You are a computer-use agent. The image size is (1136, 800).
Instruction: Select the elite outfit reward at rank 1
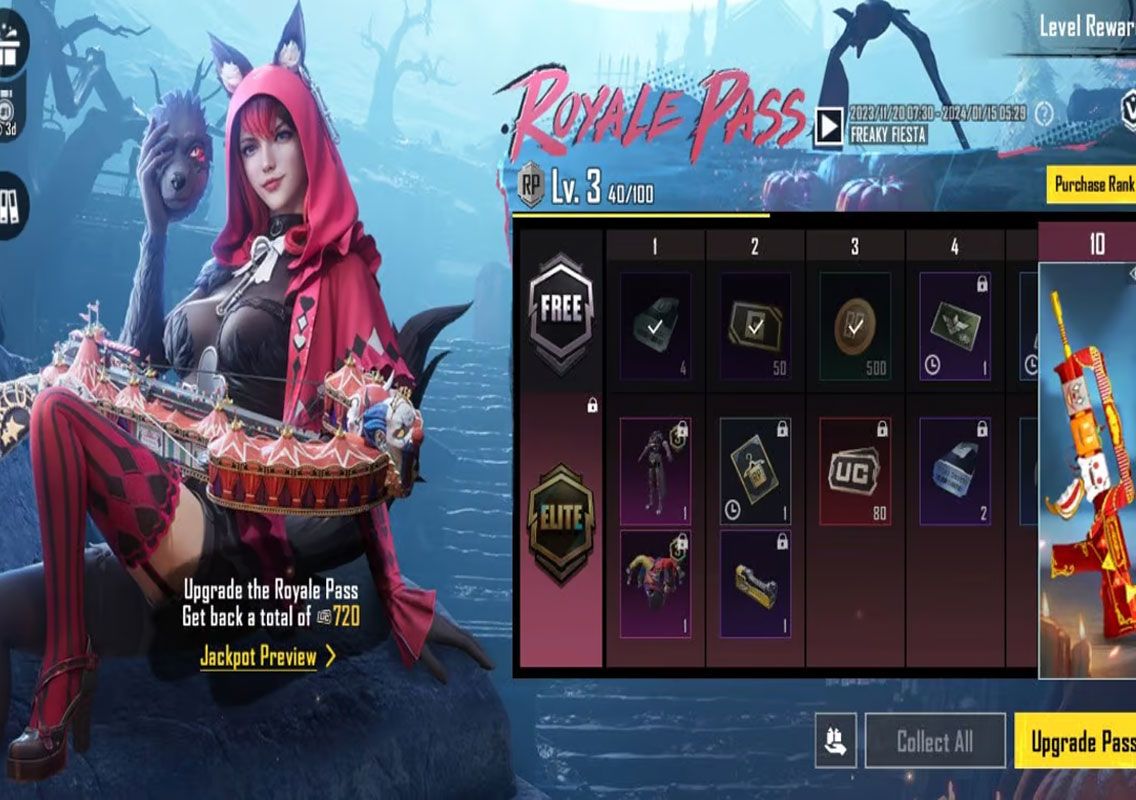(x=655, y=471)
